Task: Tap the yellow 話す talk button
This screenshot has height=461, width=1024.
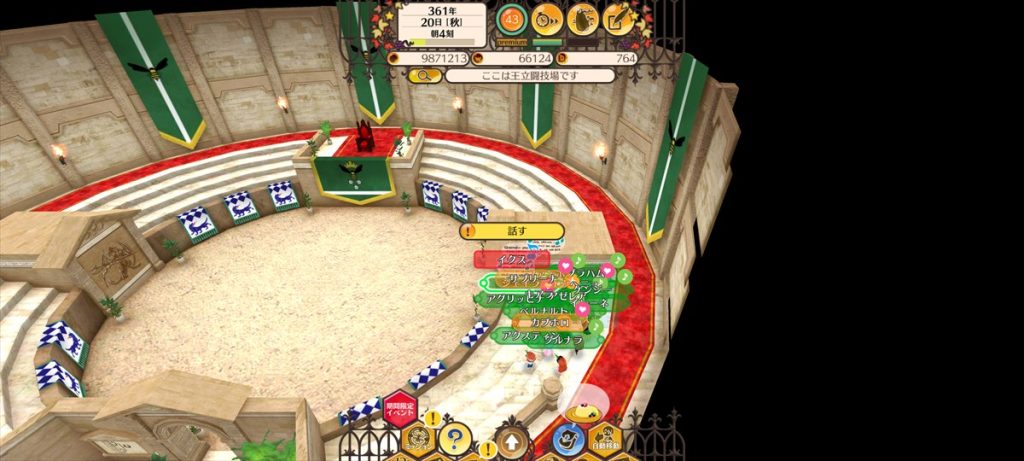Action: (x=511, y=231)
